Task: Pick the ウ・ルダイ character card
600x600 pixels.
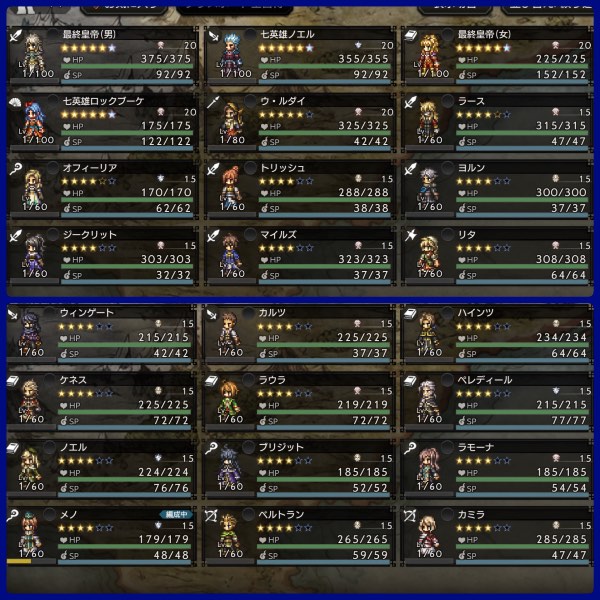Action: (302, 122)
